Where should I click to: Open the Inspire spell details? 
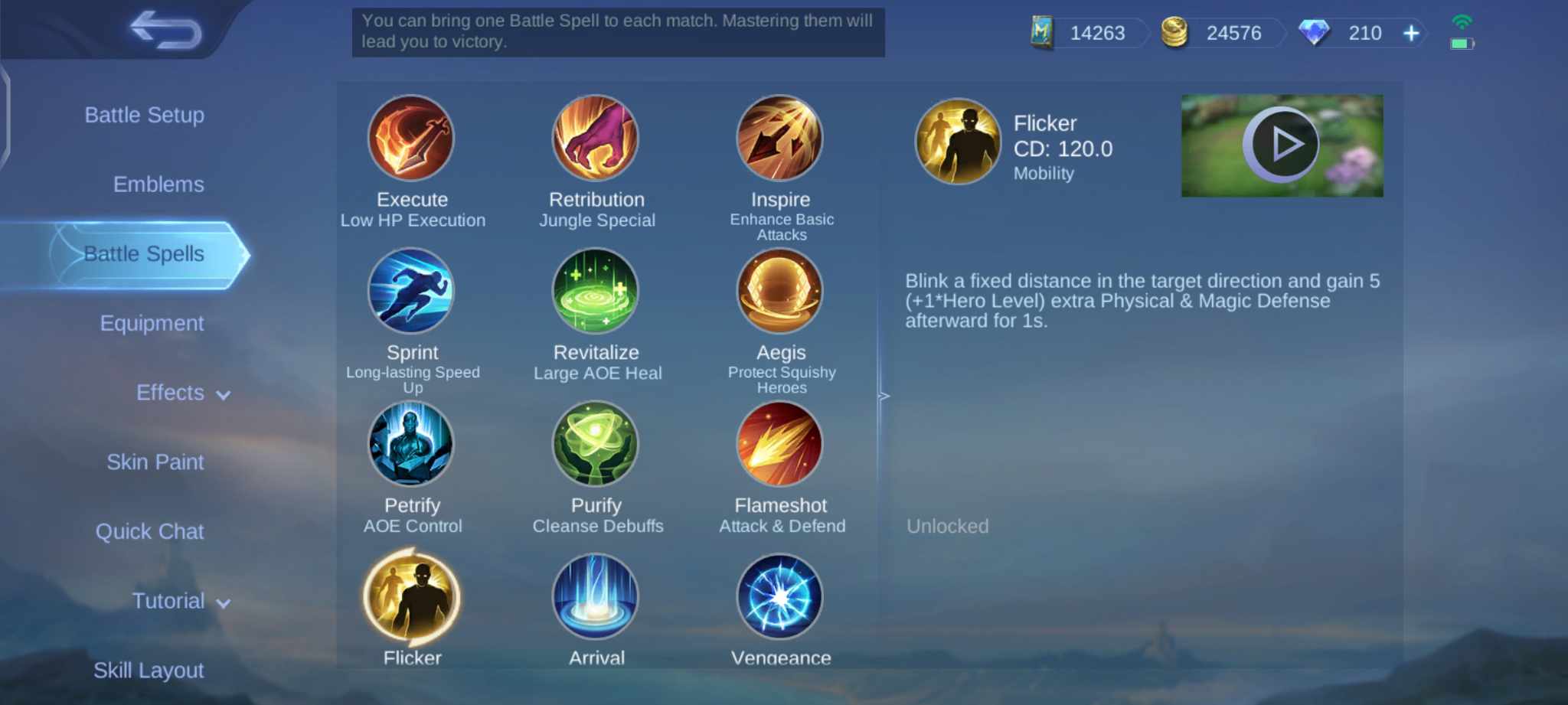pos(780,139)
